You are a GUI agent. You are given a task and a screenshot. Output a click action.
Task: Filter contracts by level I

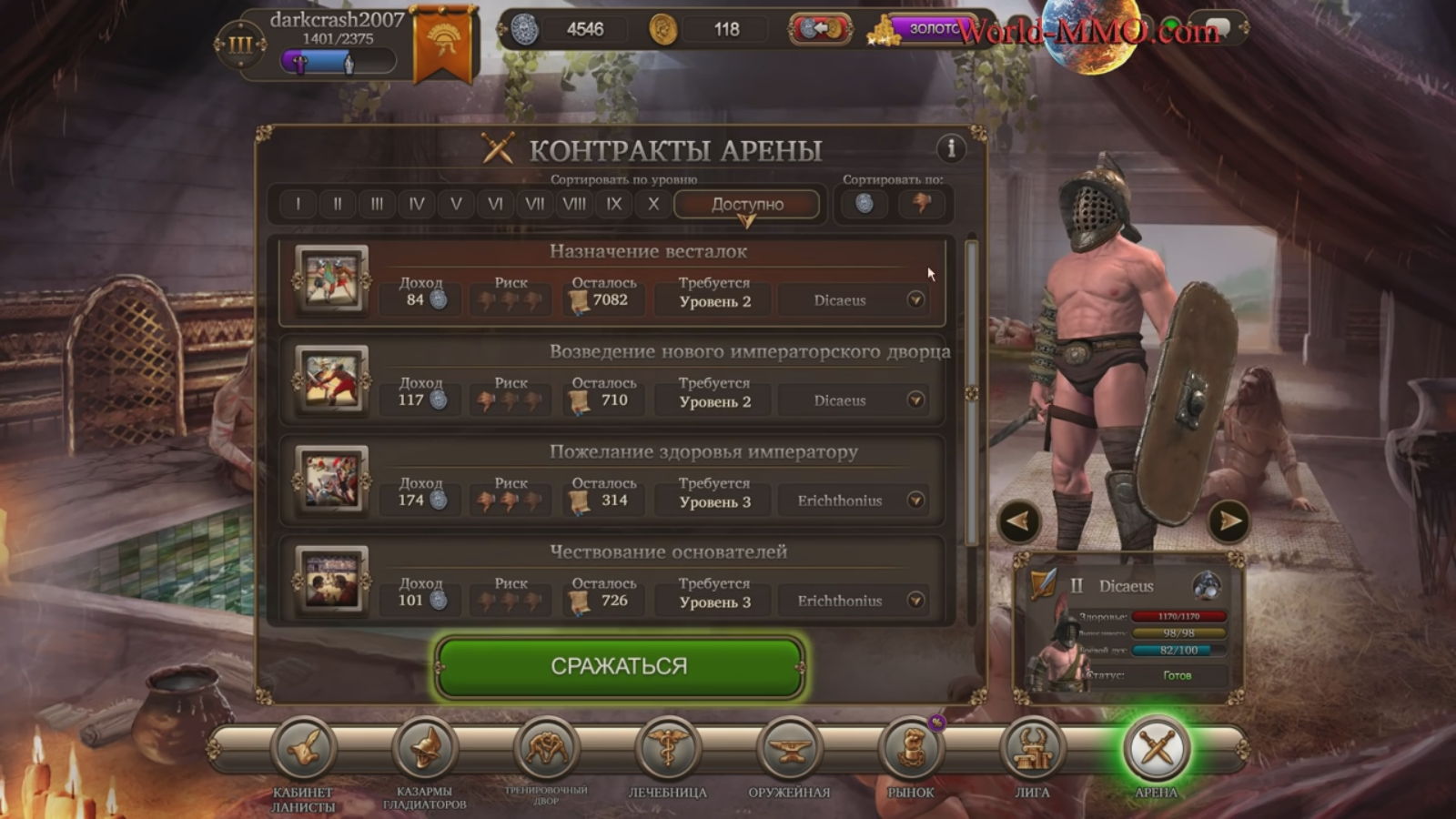click(x=298, y=204)
